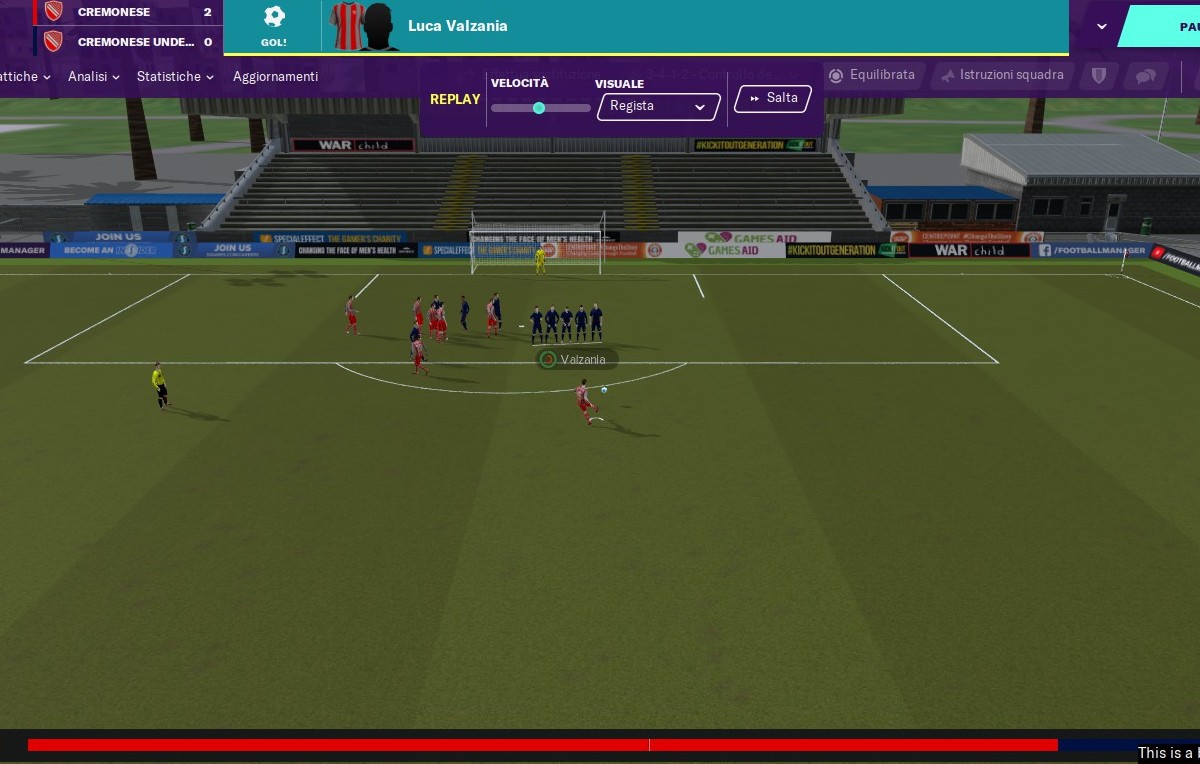This screenshot has width=1200, height=764.
Task: Expand the chevron dropdown beside the pause button
Action: point(1102,26)
